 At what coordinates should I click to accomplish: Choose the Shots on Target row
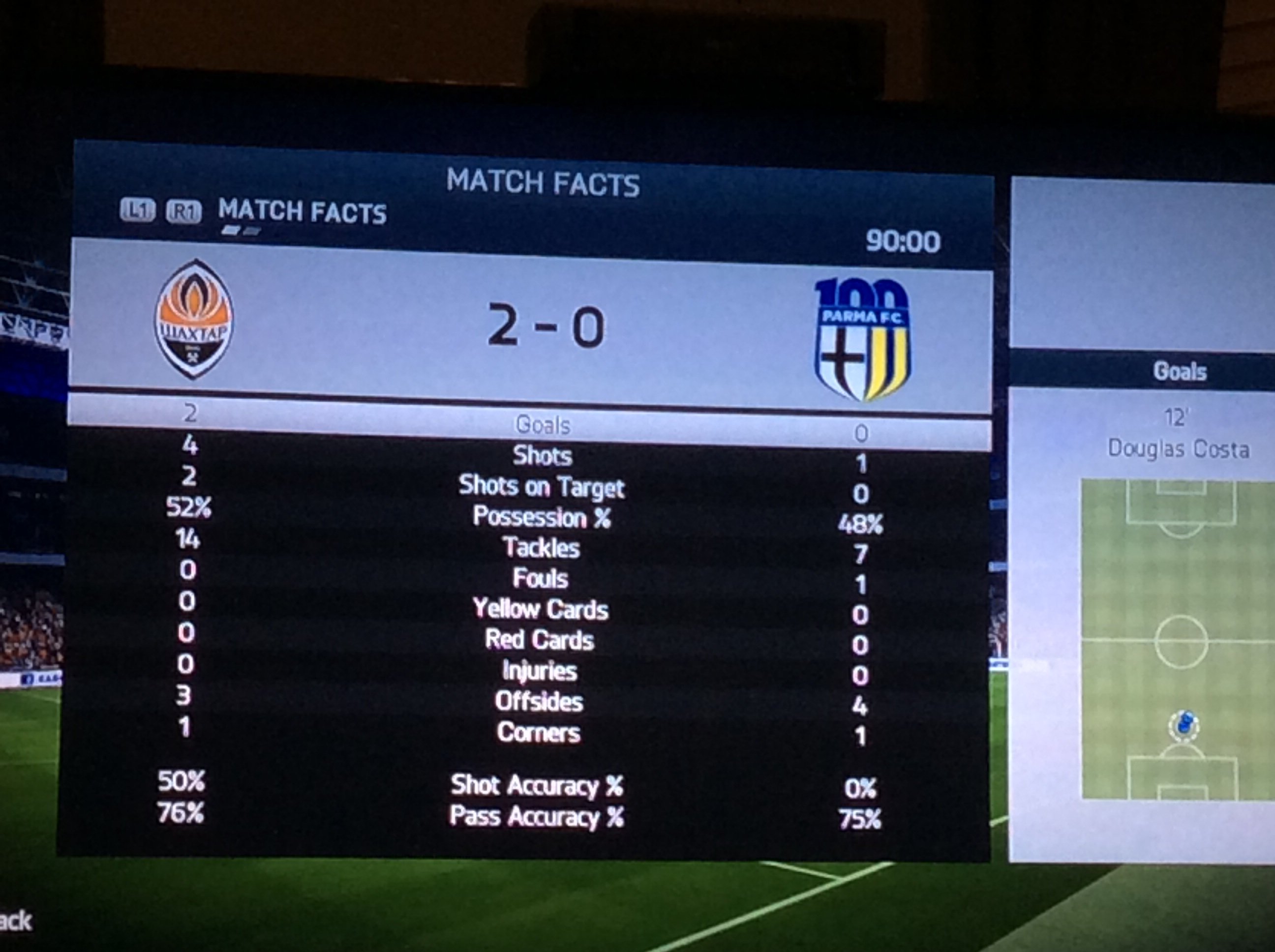pos(541,487)
